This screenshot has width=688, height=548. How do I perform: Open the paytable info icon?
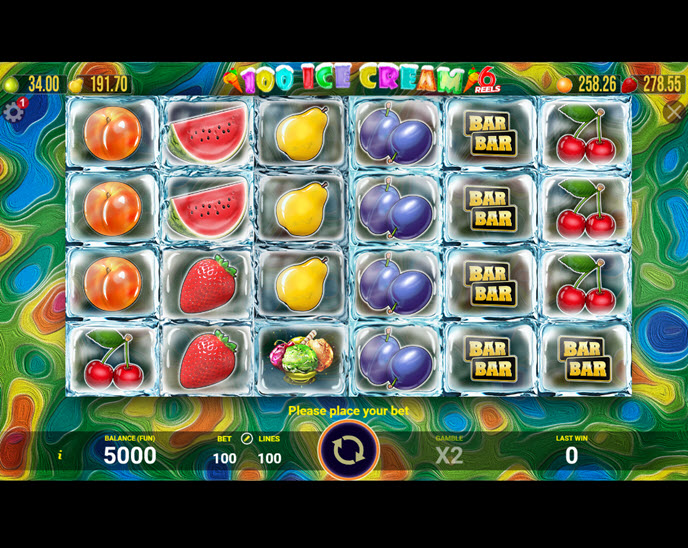pyautogui.click(x=59, y=455)
